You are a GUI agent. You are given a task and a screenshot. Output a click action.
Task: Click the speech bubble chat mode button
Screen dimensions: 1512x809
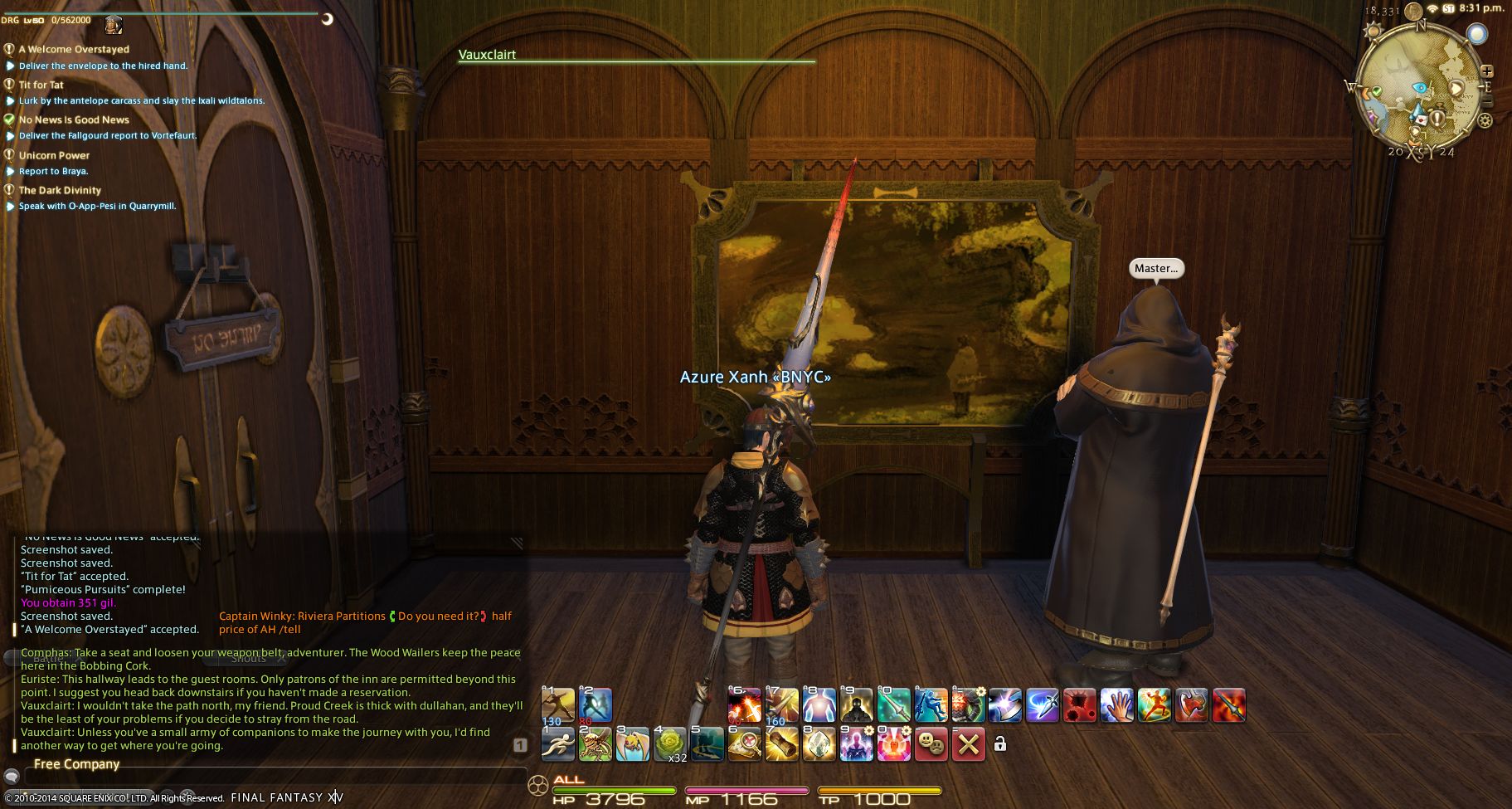point(12,777)
